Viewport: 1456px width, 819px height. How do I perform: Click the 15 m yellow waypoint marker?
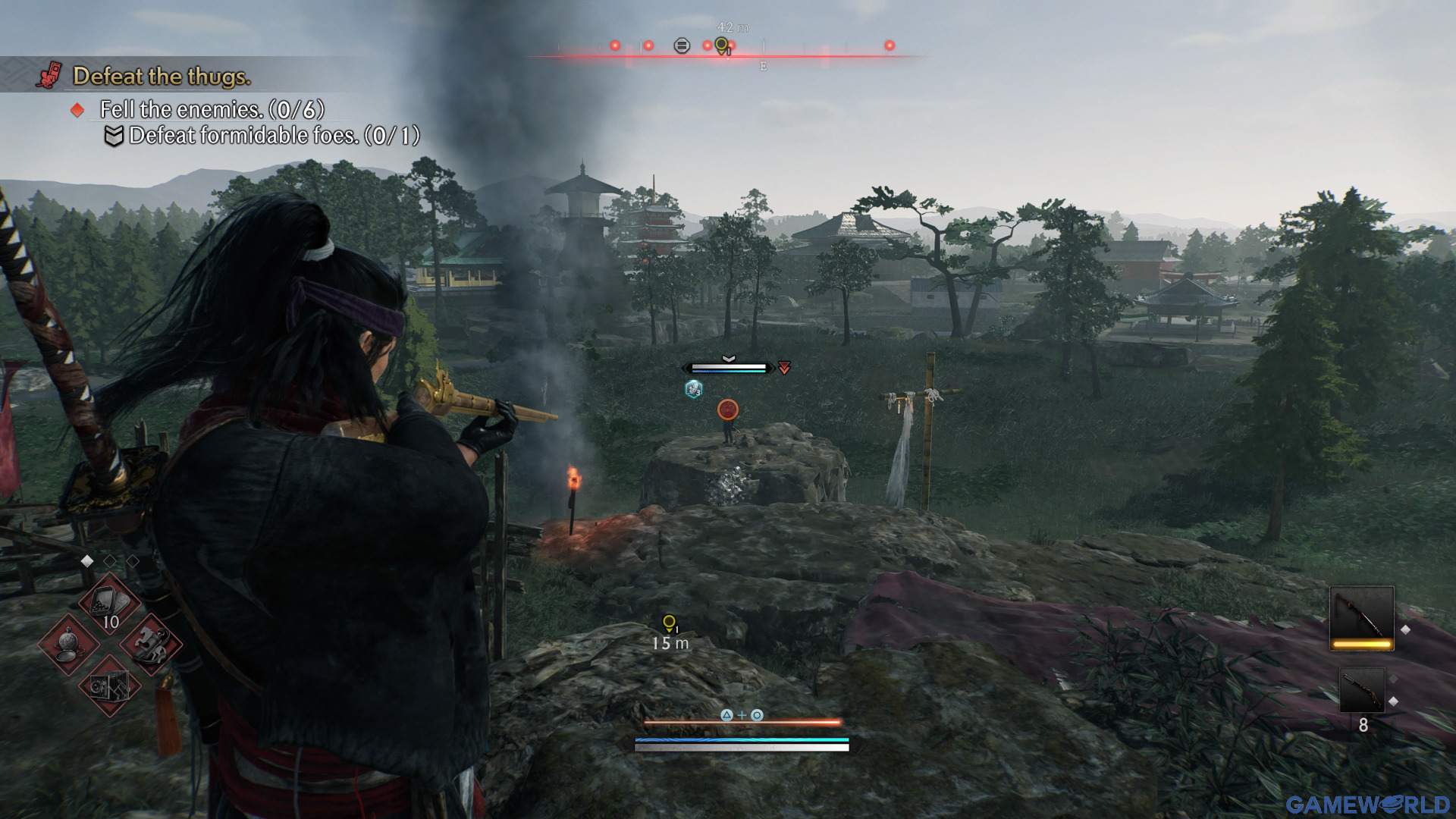click(669, 623)
